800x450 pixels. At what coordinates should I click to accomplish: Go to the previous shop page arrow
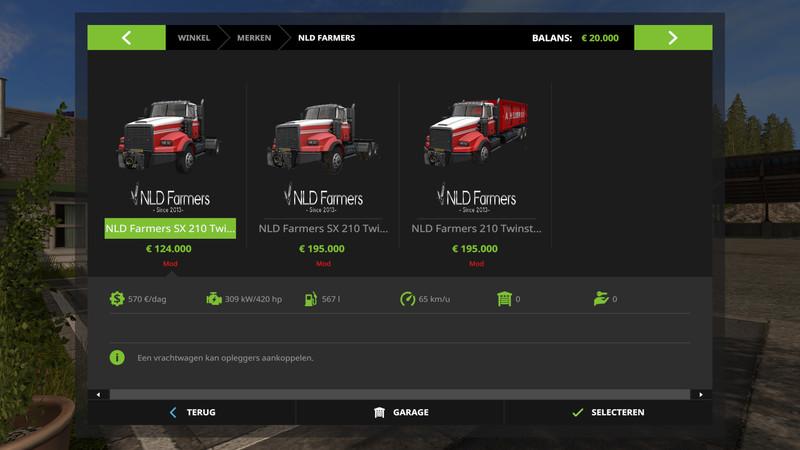(x=126, y=38)
